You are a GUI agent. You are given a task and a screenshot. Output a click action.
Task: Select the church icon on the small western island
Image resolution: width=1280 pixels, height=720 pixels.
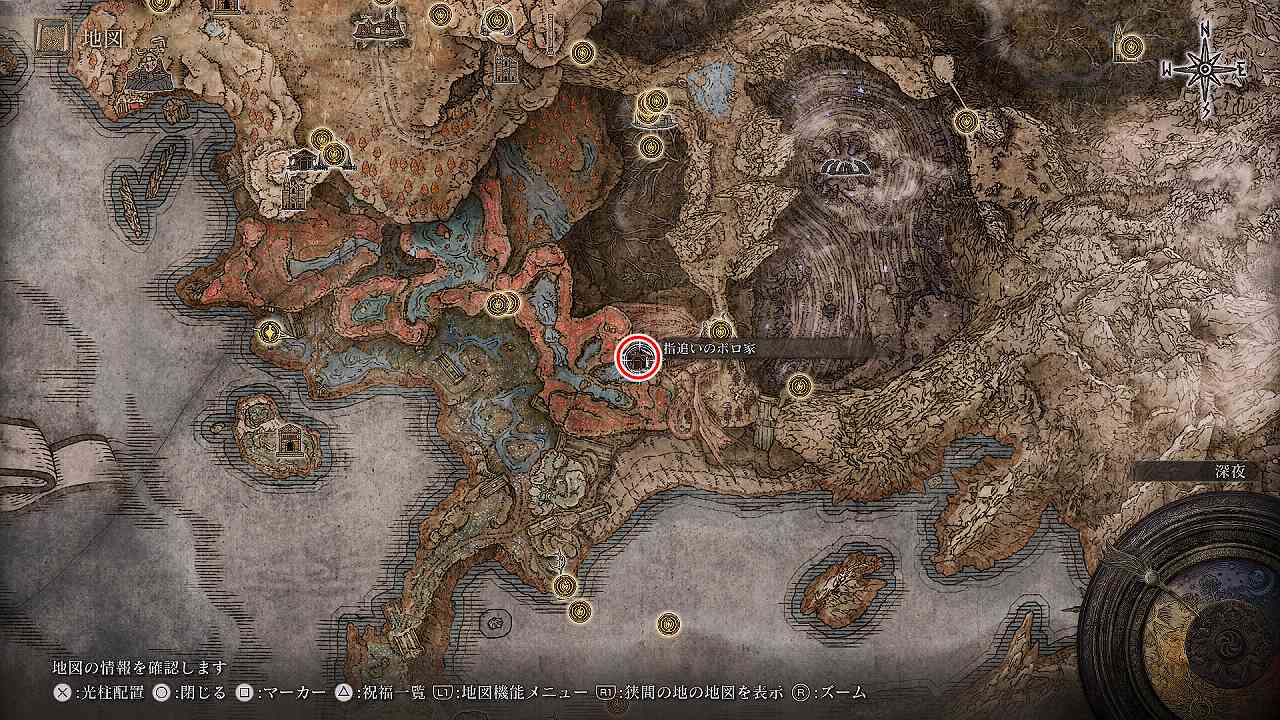click(289, 437)
